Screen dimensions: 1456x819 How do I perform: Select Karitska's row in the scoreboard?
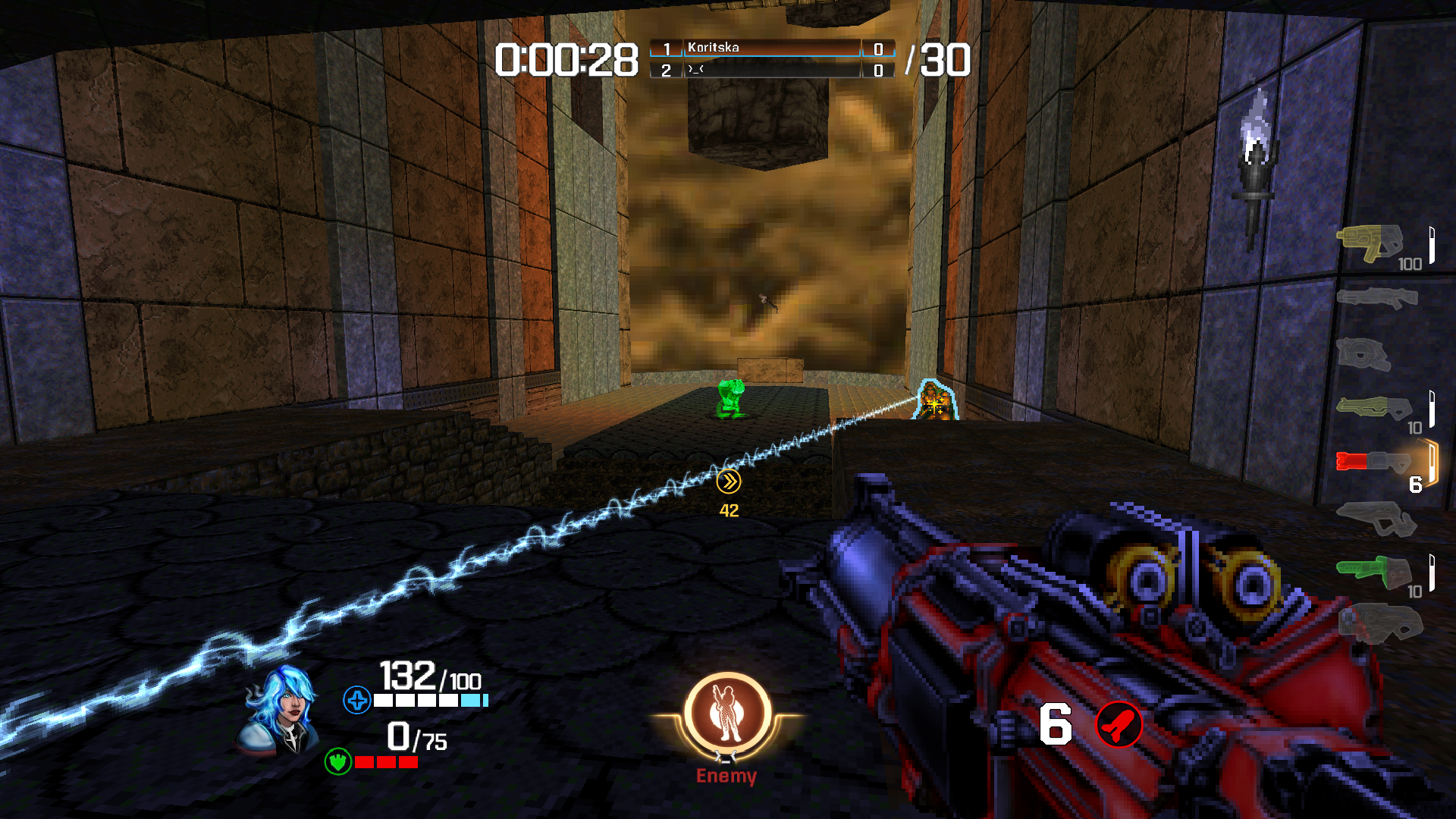(x=772, y=49)
